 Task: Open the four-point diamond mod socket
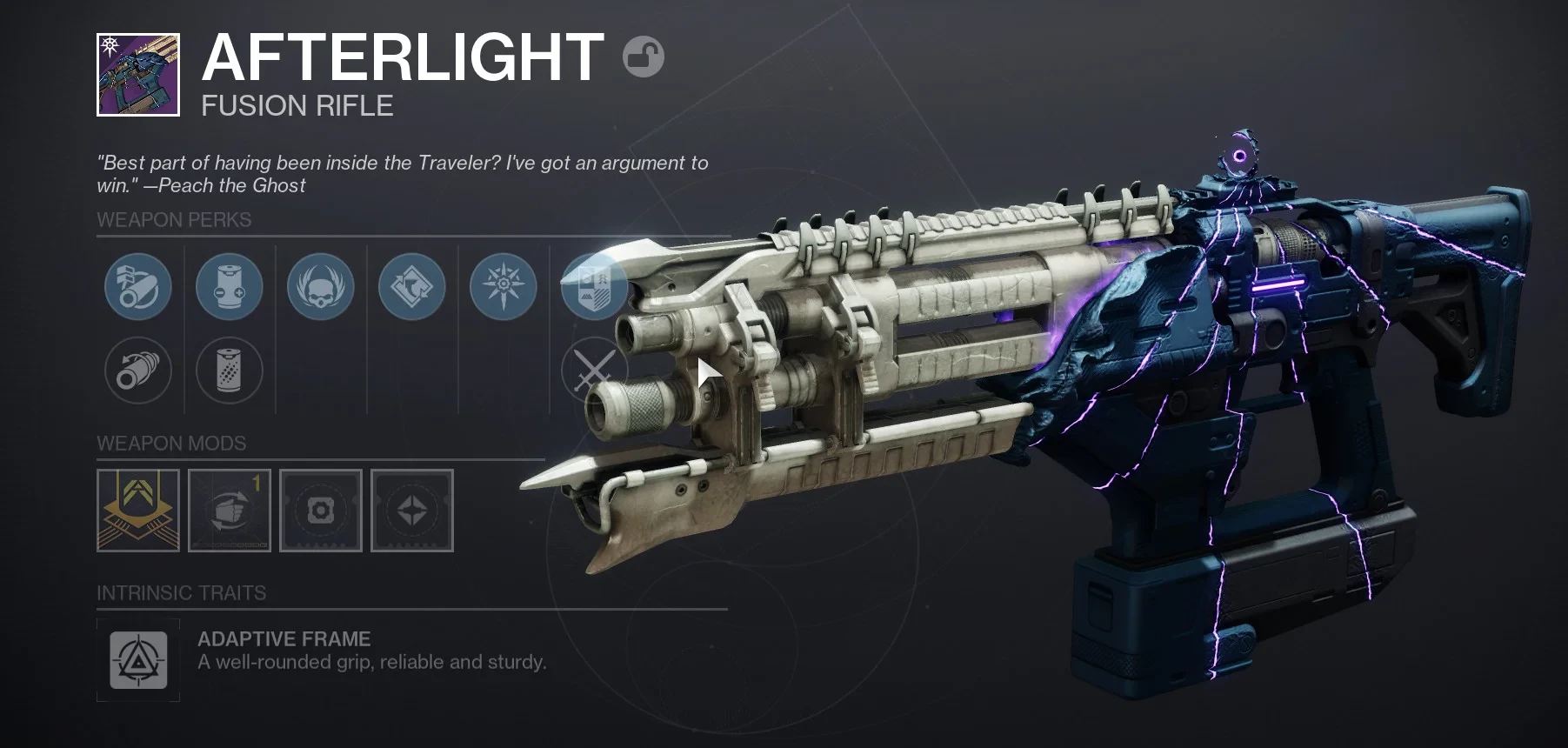[x=412, y=511]
